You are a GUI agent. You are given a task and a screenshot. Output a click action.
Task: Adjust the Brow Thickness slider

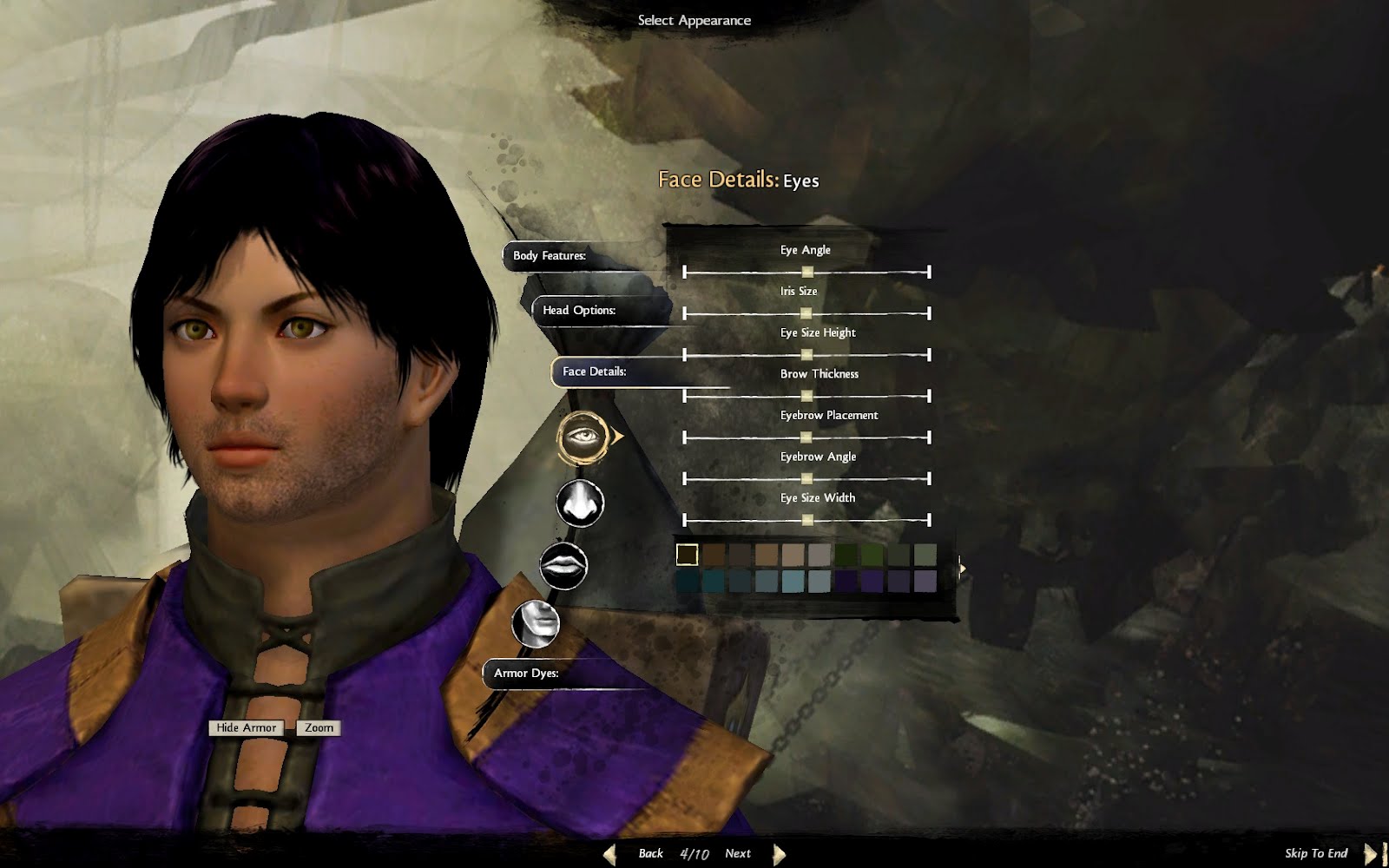(x=807, y=396)
